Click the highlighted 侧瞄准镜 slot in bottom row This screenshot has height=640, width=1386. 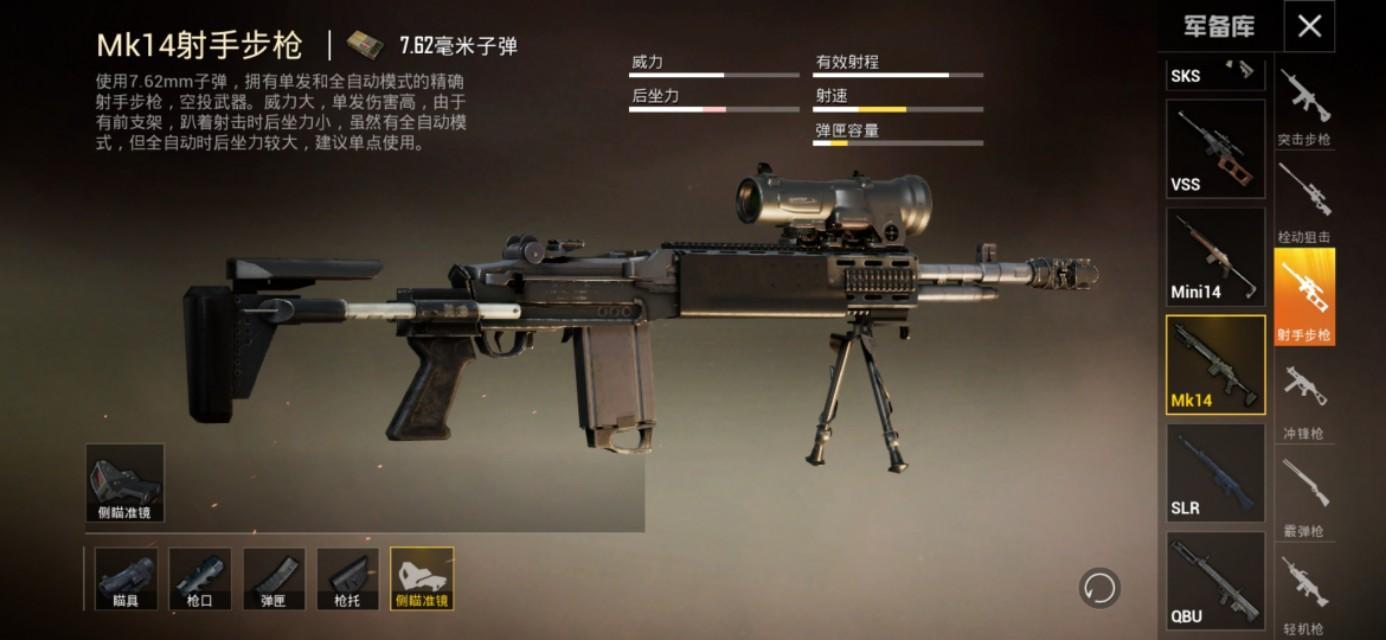(422, 578)
